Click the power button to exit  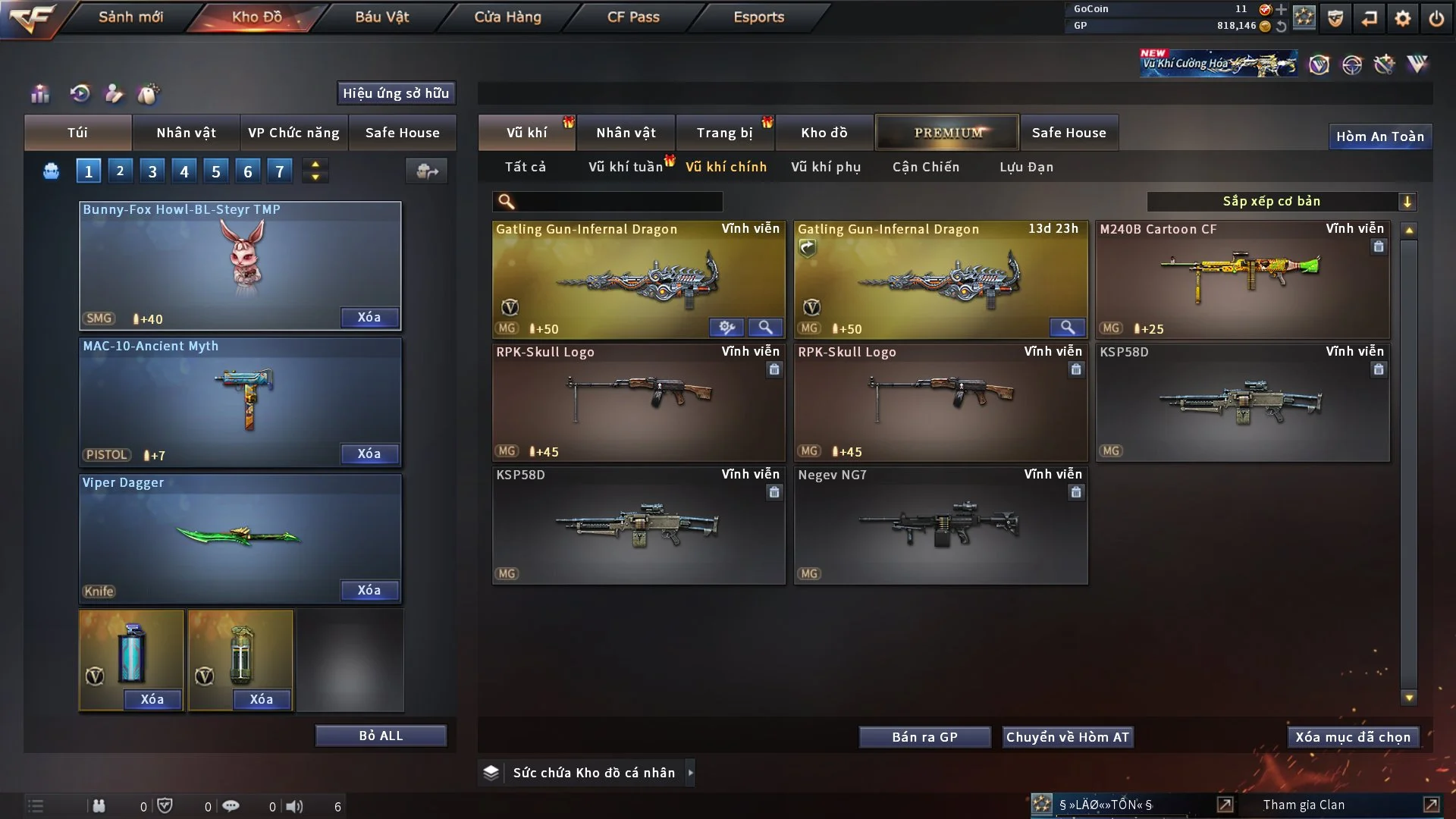click(1436, 18)
